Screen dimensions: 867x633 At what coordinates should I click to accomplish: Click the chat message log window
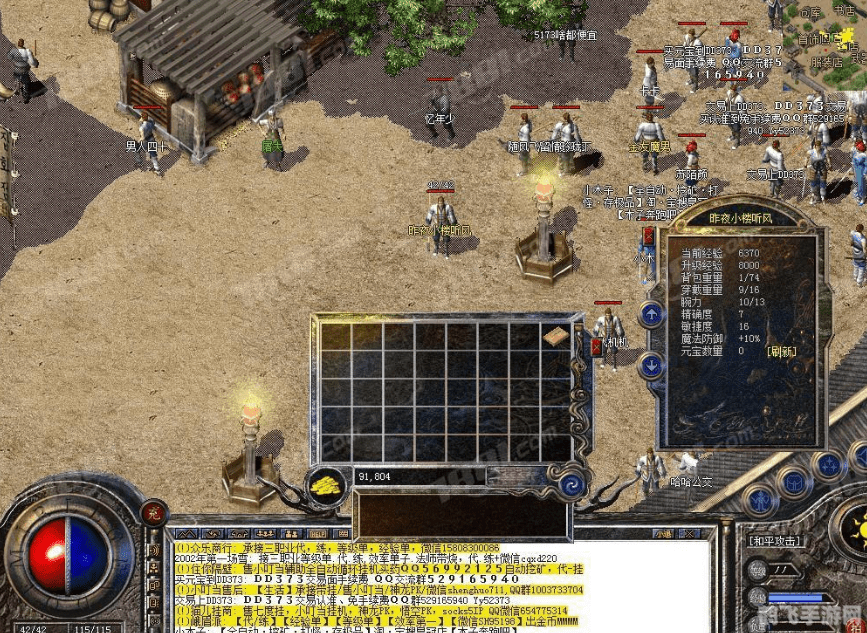[440, 587]
